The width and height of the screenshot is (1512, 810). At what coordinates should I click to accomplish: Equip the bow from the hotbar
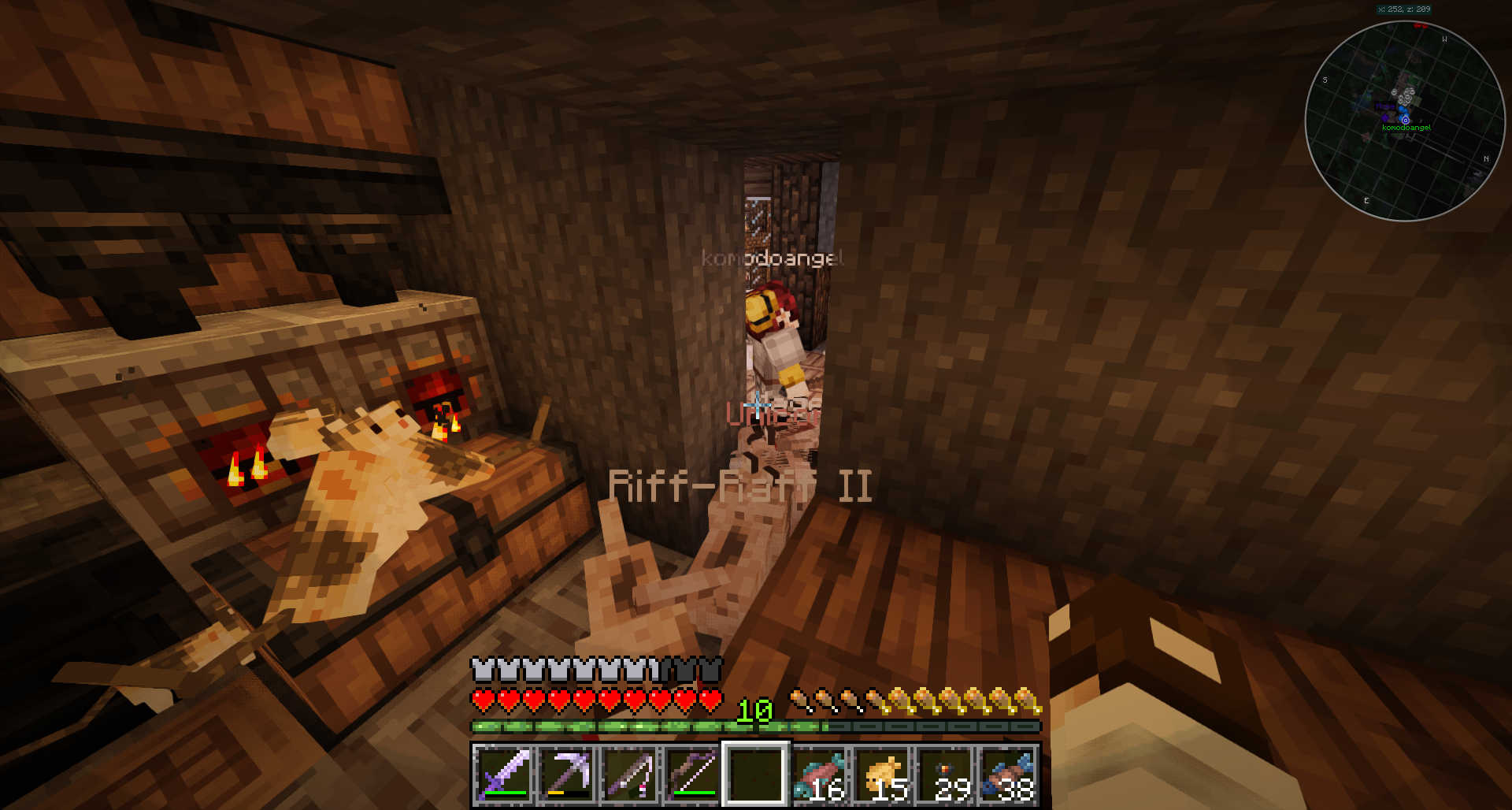pos(692,774)
